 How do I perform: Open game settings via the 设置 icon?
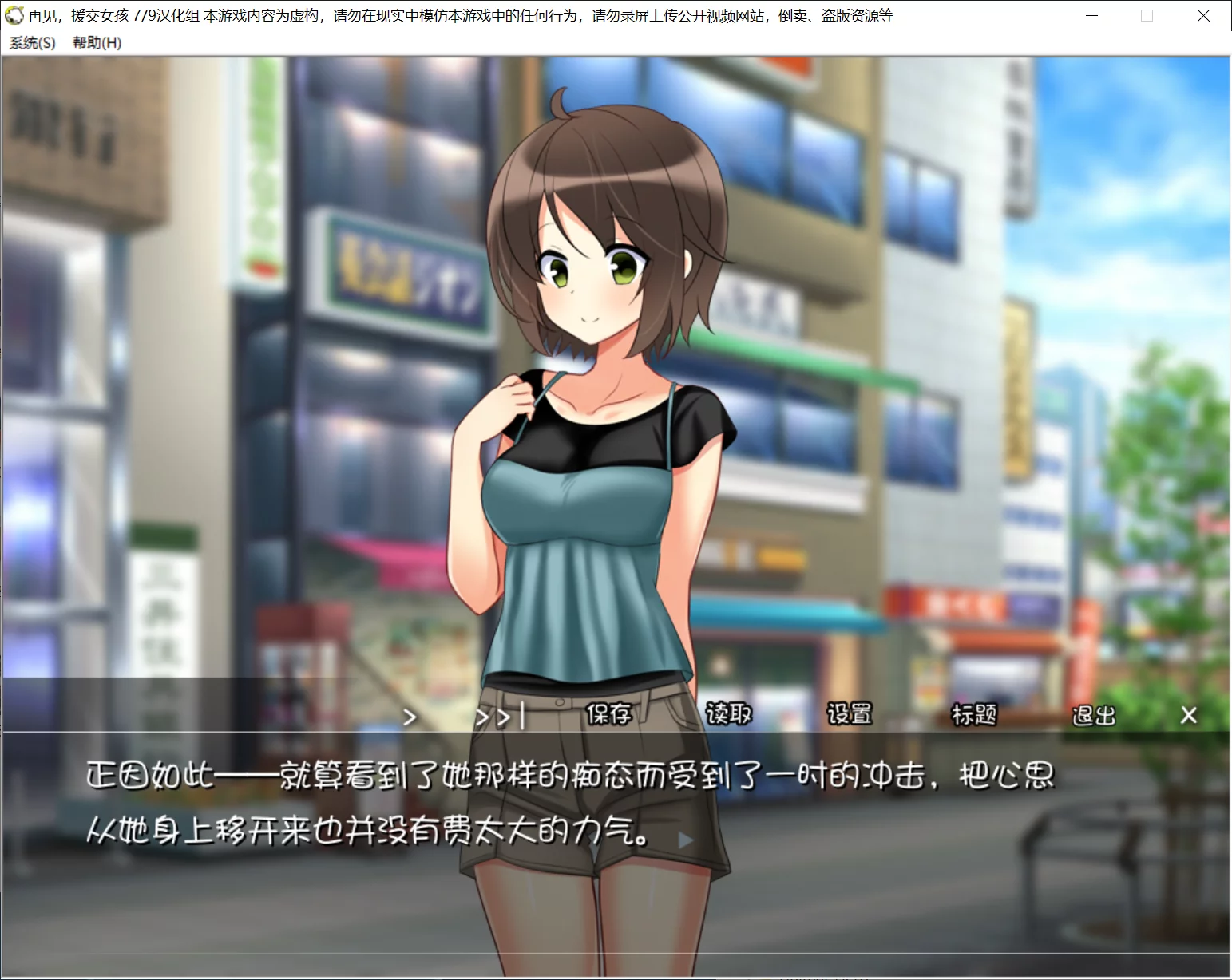(850, 716)
